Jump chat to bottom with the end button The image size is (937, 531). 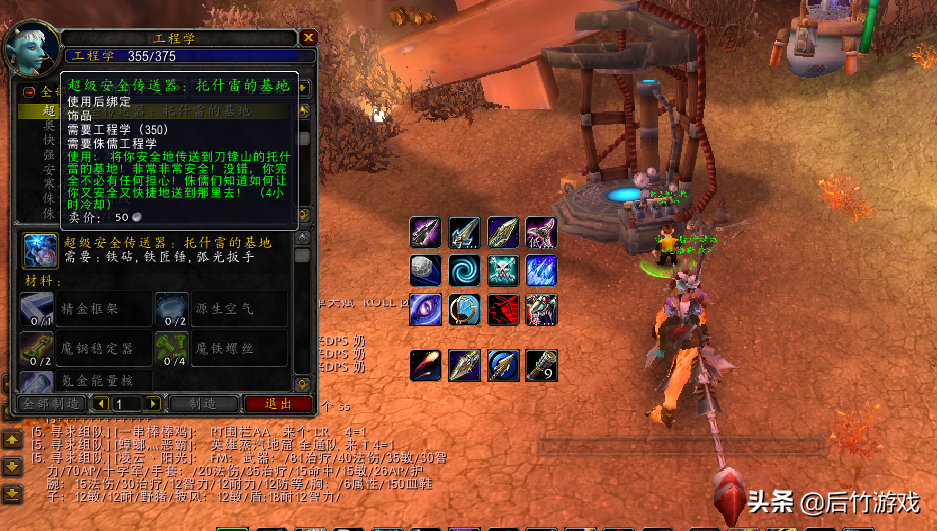click(x=12, y=493)
